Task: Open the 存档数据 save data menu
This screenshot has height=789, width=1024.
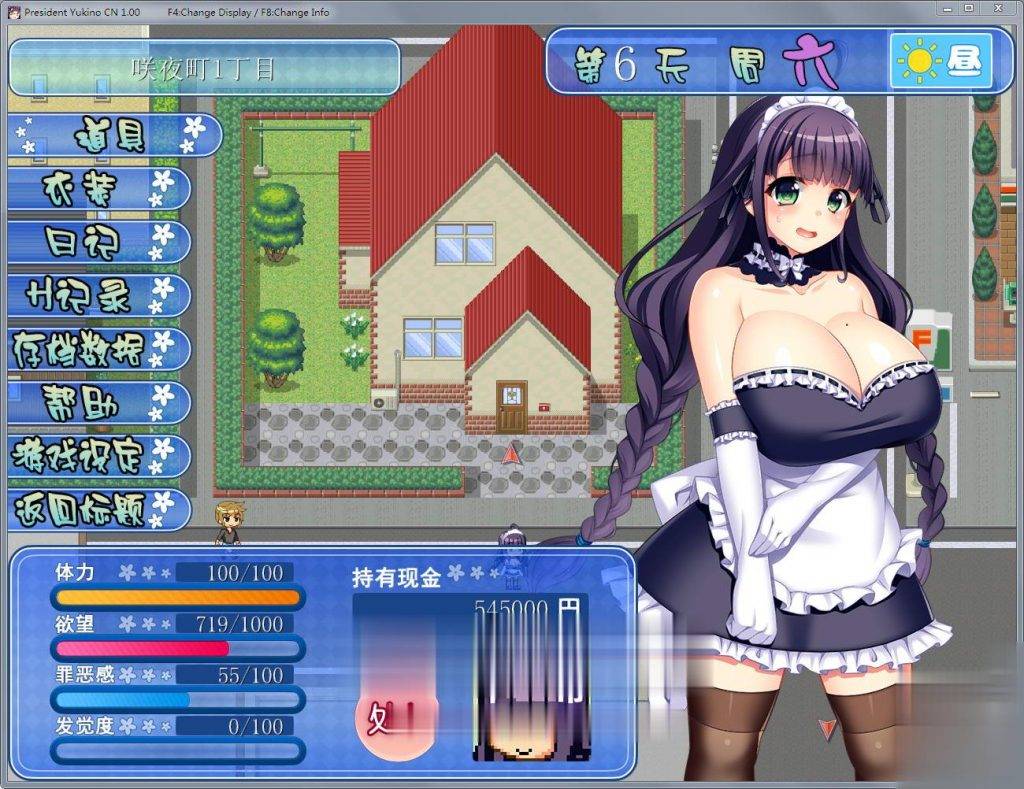Action: pos(98,349)
